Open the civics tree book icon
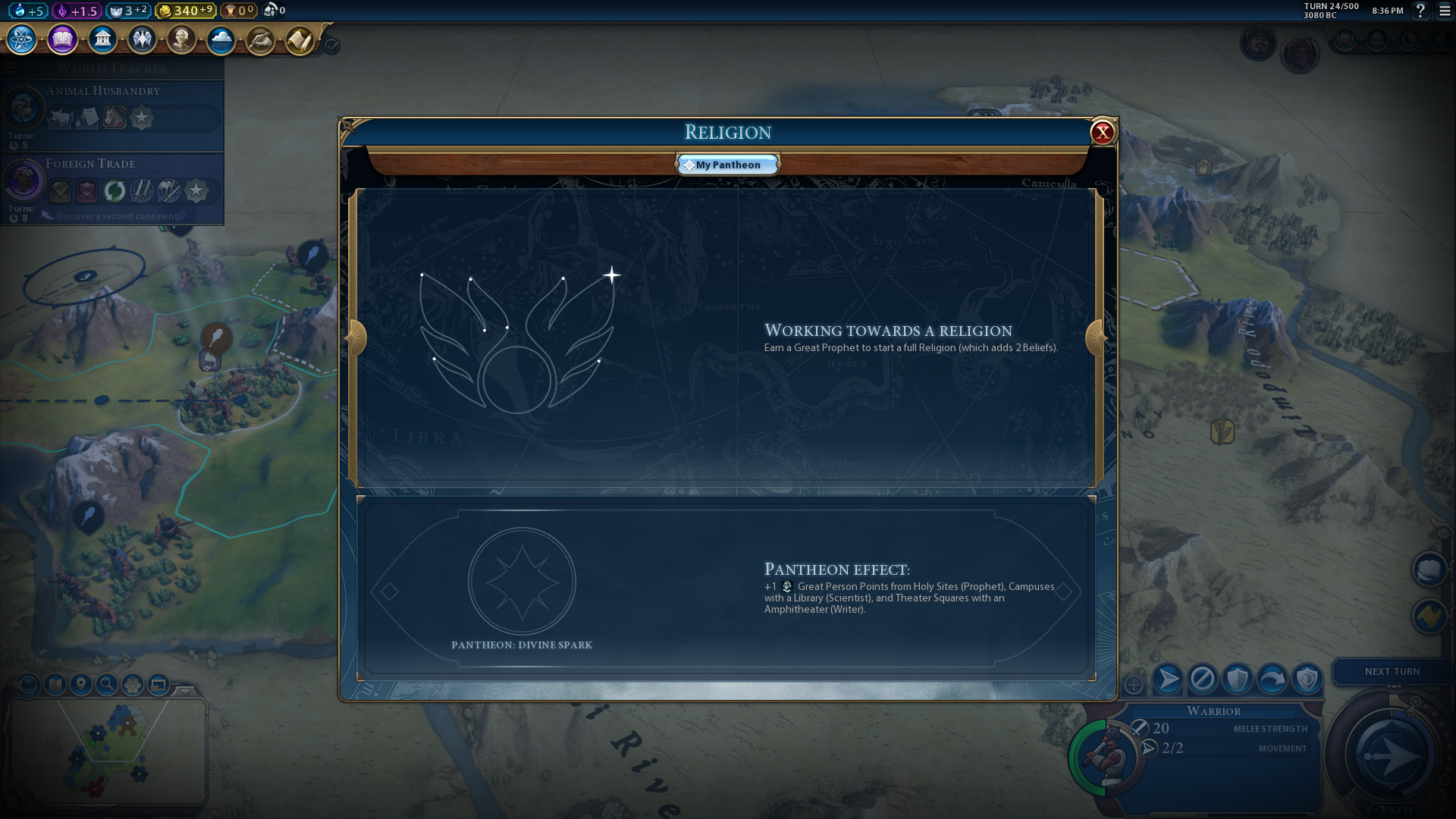This screenshot has height=819, width=1456. pos(62,39)
